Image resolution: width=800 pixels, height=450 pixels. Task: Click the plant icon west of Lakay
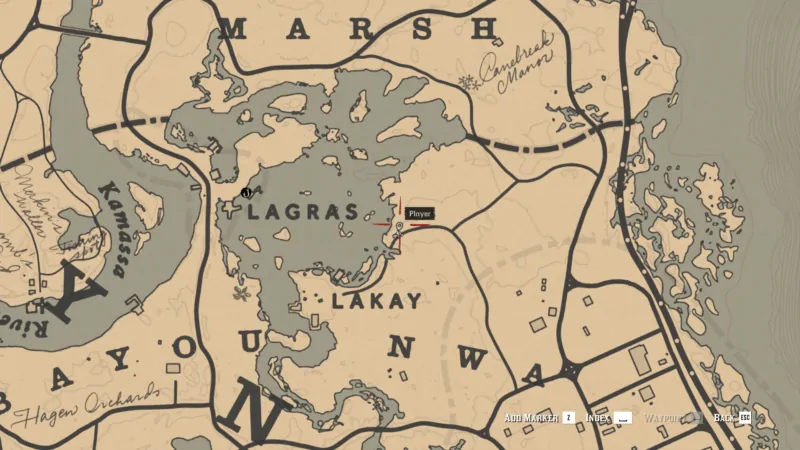(x=240, y=294)
